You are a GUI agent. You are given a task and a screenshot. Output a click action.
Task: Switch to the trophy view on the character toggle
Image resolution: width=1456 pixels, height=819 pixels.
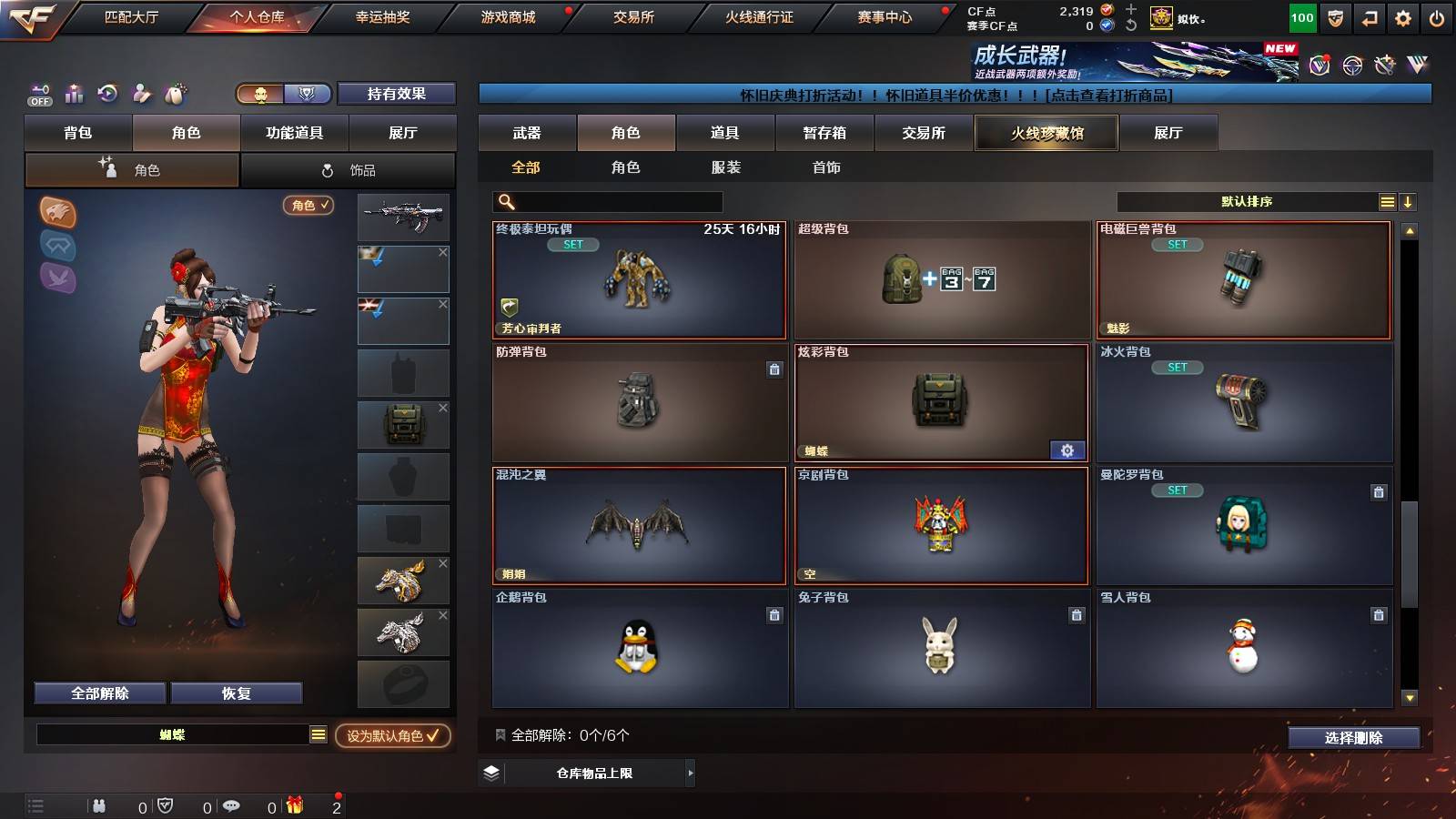click(308, 94)
